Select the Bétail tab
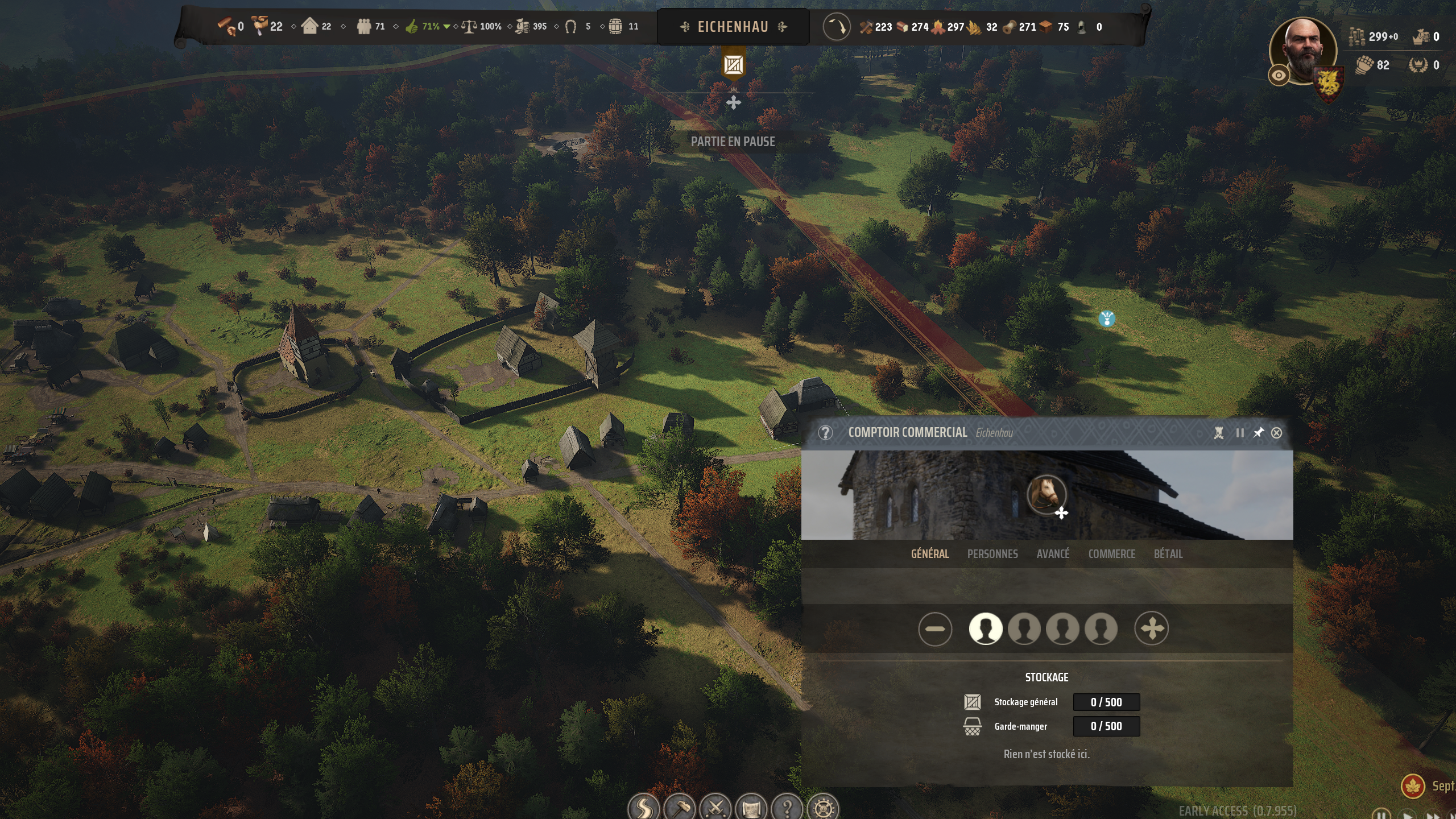The width and height of the screenshot is (1456, 819). (x=1168, y=553)
